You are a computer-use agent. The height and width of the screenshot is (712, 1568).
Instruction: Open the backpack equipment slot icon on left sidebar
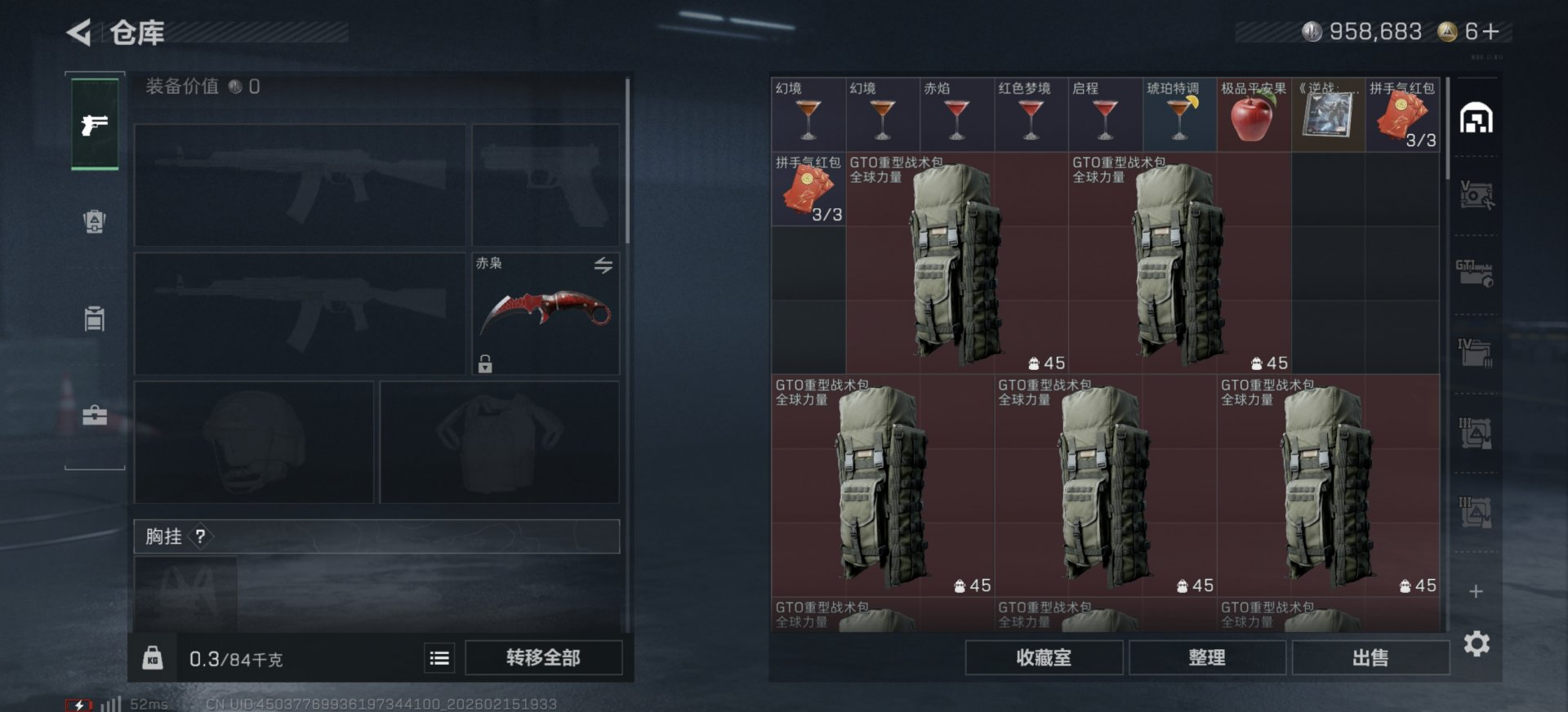(92, 222)
